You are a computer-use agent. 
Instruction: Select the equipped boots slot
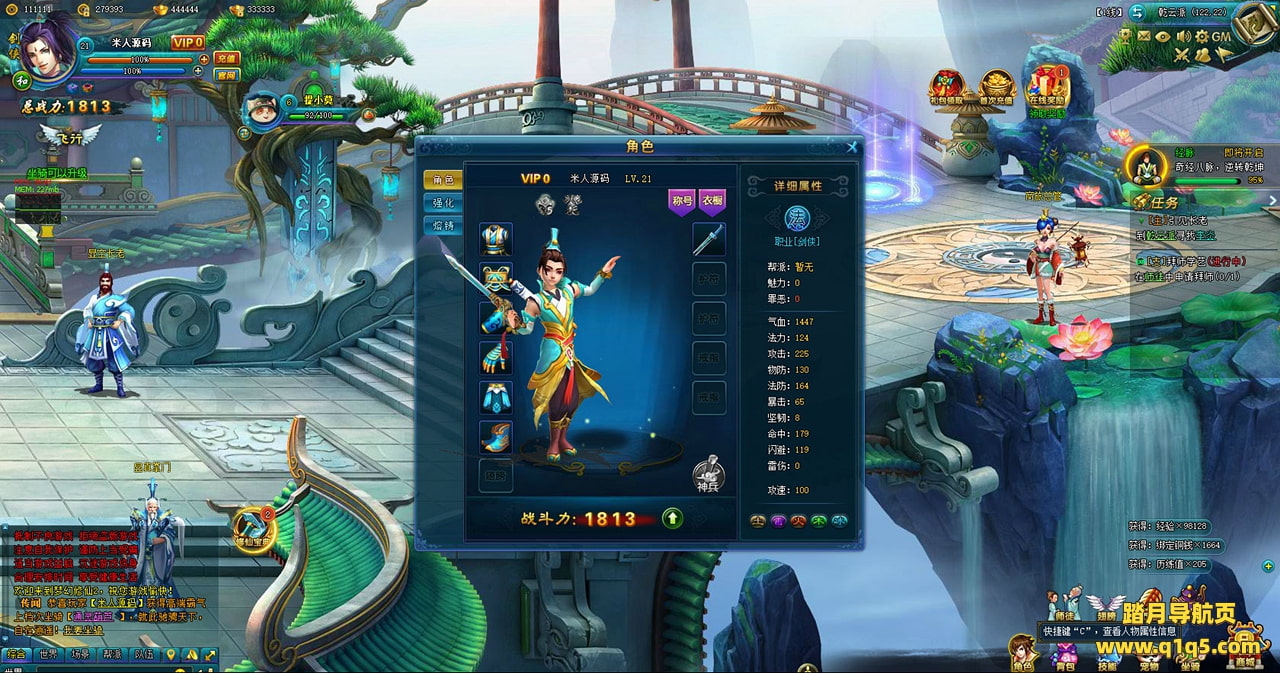[495, 437]
